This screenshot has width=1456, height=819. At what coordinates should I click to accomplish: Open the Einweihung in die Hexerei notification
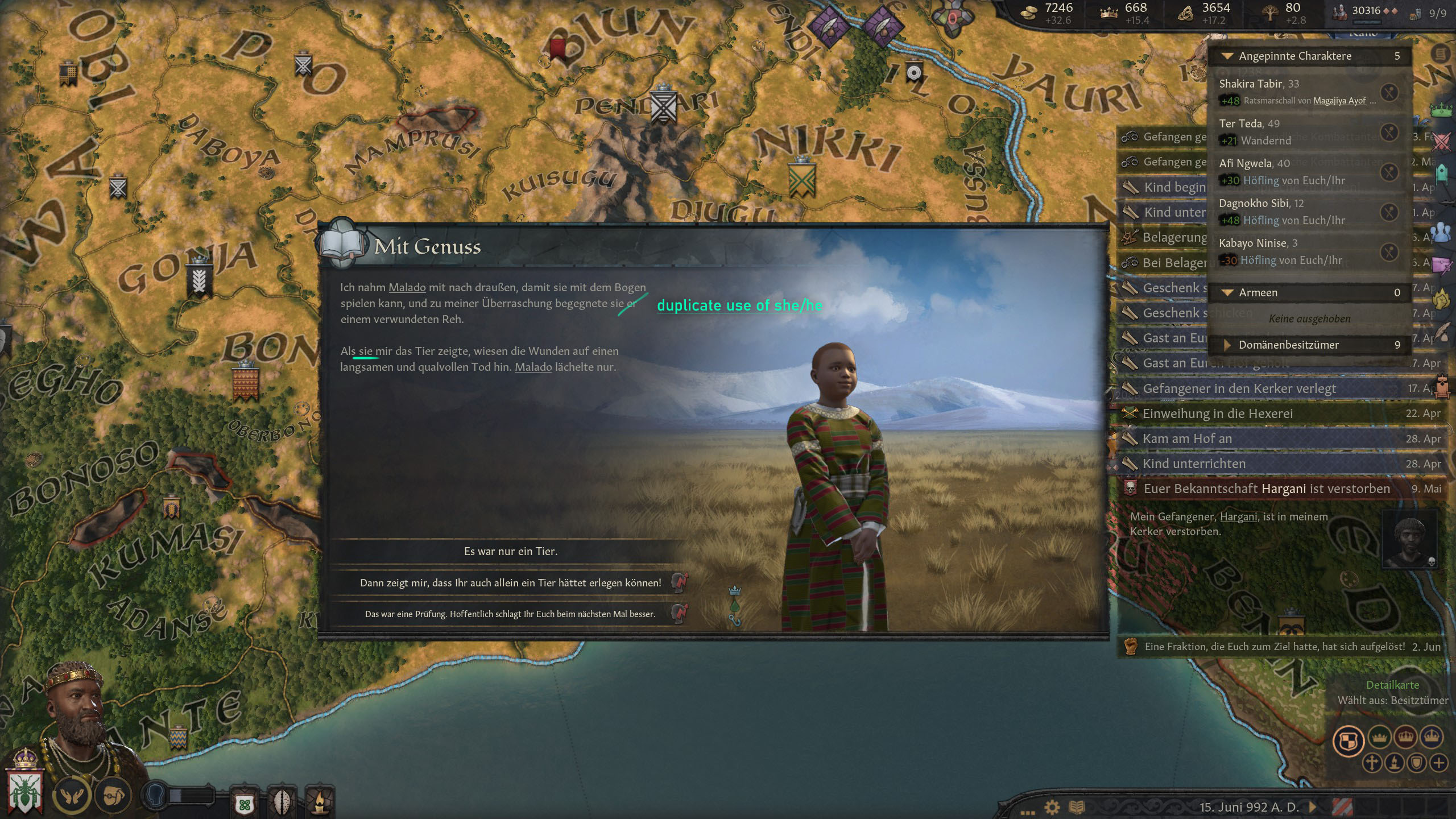pyautogui.click(x=1217, y=413)
